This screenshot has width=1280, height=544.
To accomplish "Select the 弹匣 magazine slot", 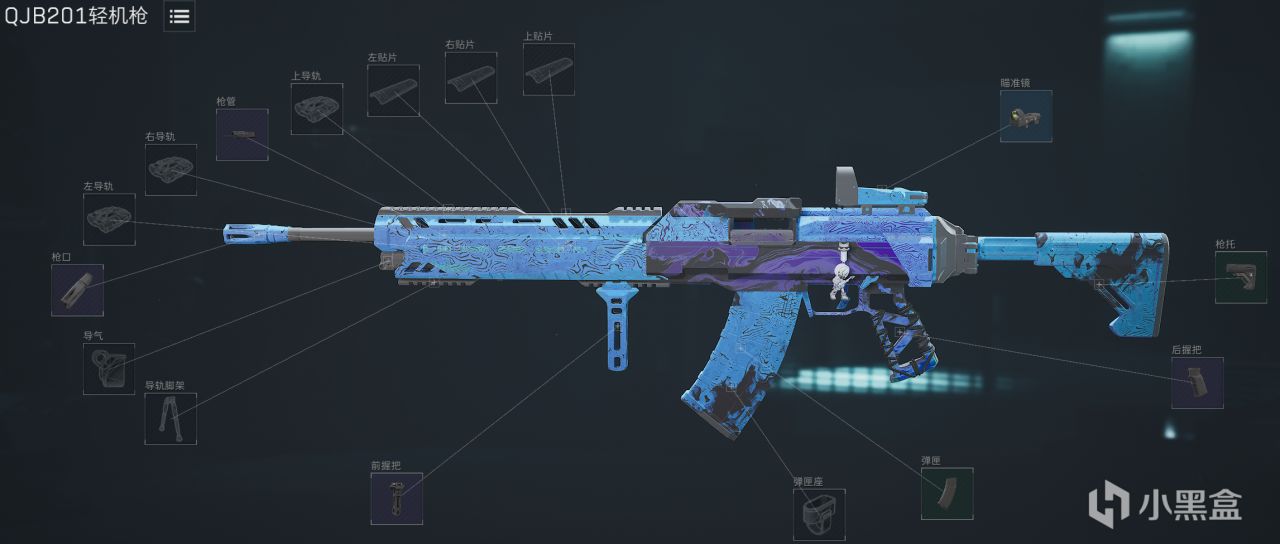I will (x=946, y=494).
